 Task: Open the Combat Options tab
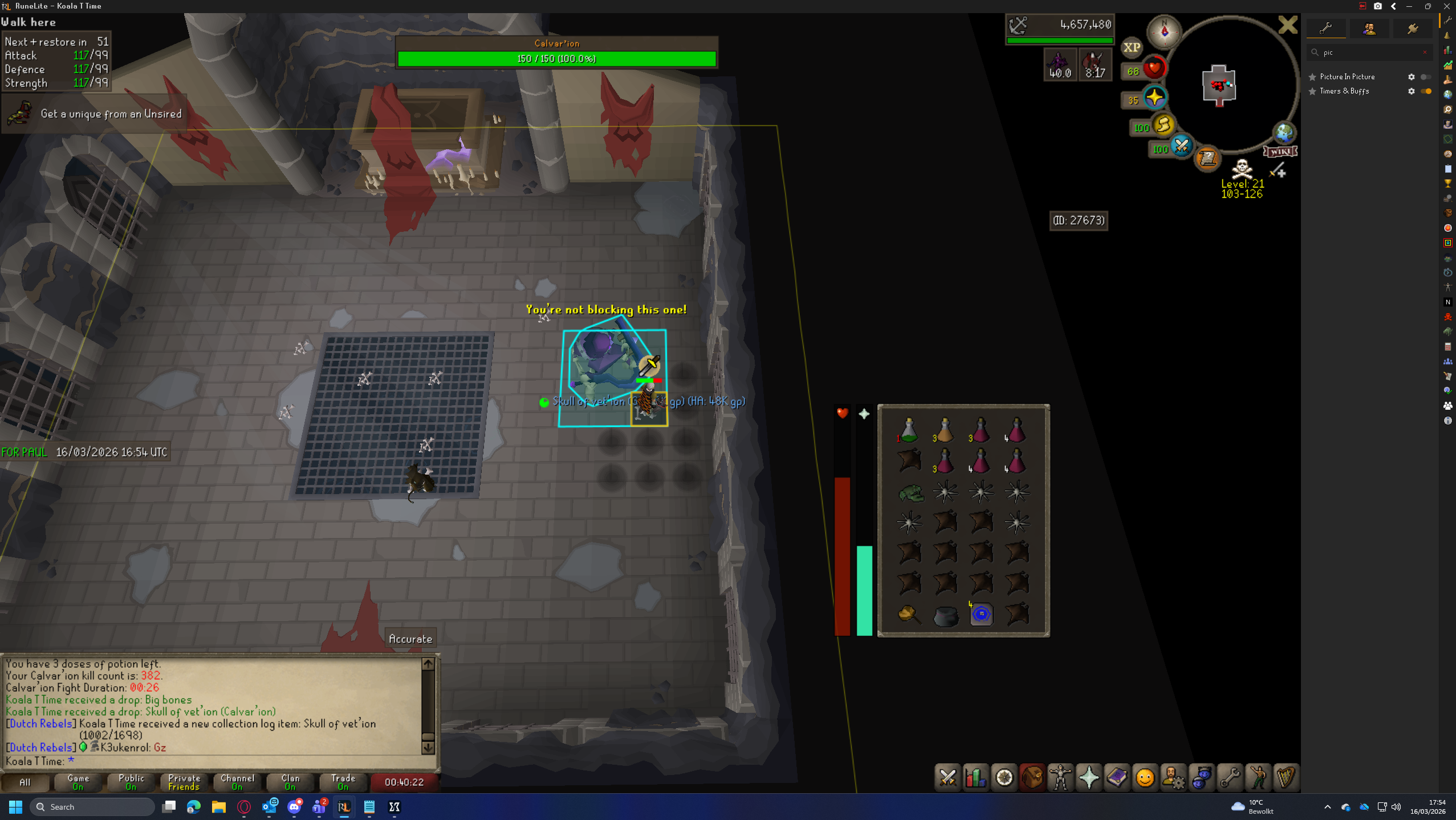[x=947, y=777]
